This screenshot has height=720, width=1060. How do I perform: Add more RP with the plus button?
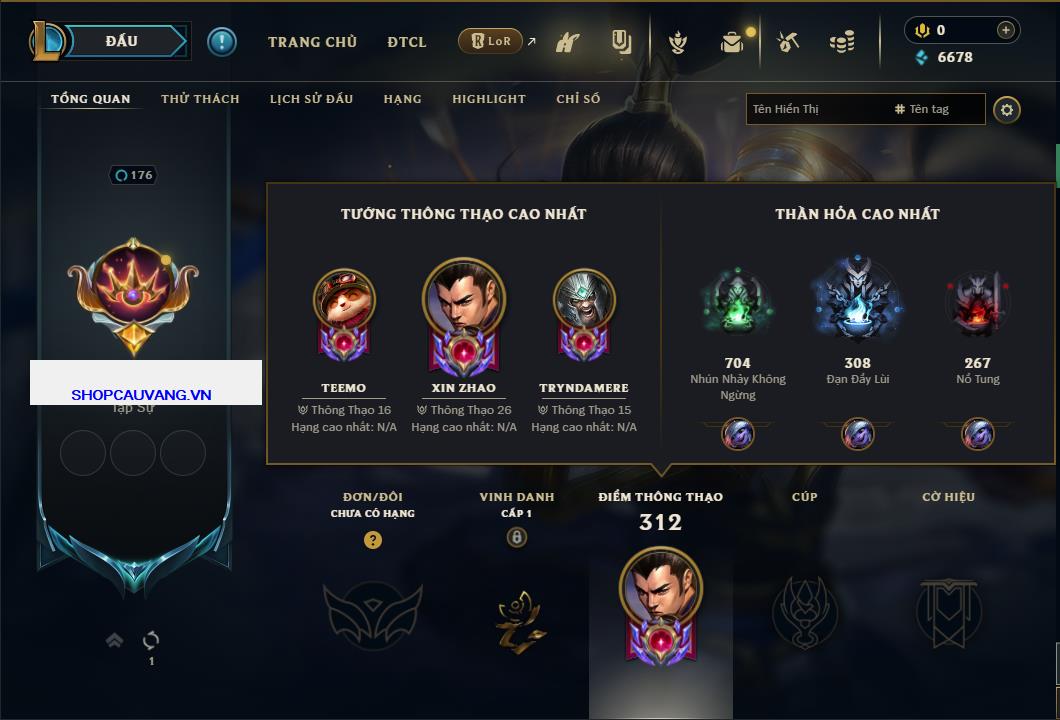point(1005,30)
